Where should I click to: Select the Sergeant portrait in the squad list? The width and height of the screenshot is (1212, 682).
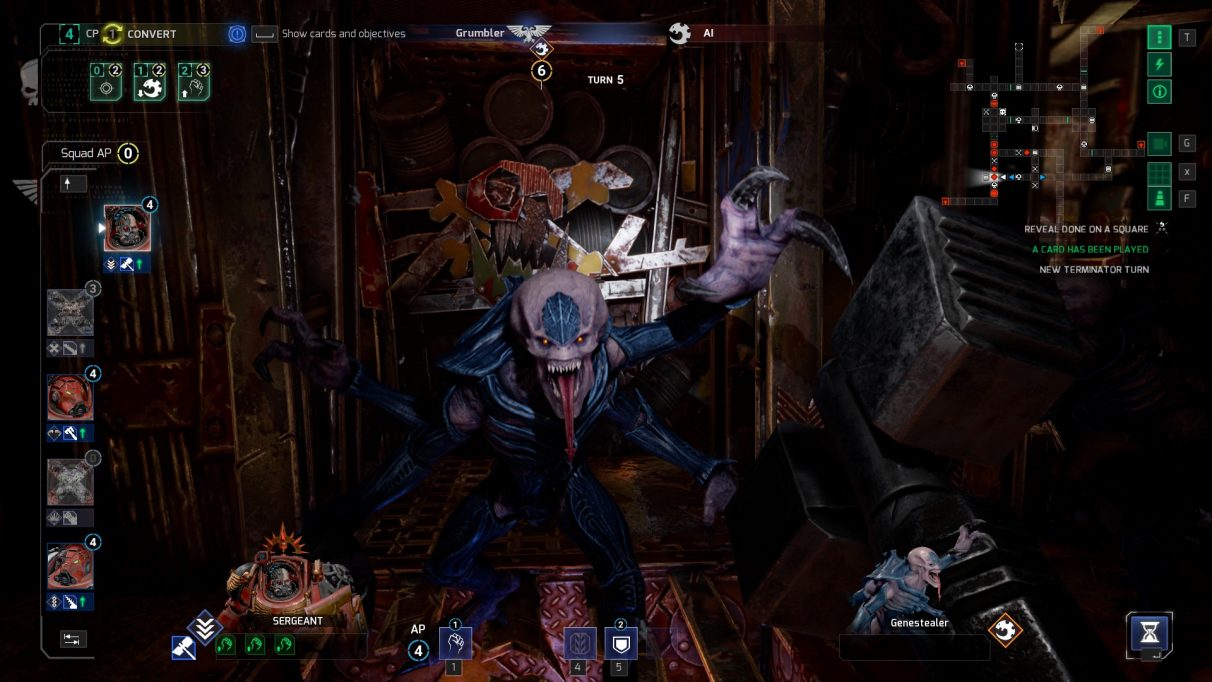[127, 228]
